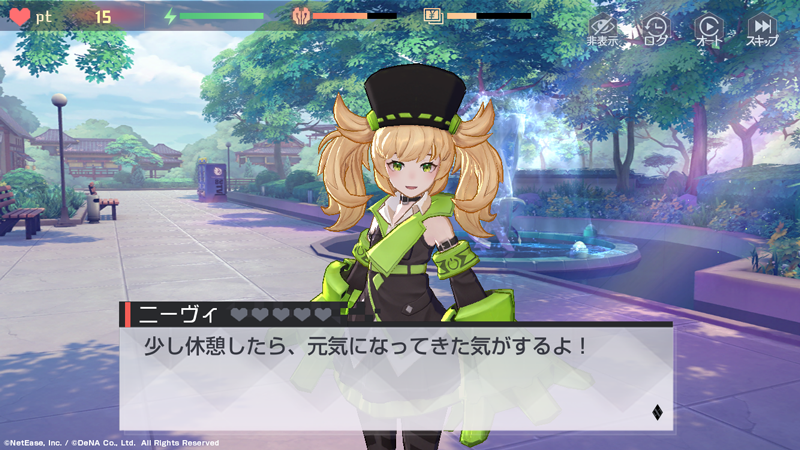Skip the scene with スキップ
This screenshot has width=800, height=450.
(762, 29)
